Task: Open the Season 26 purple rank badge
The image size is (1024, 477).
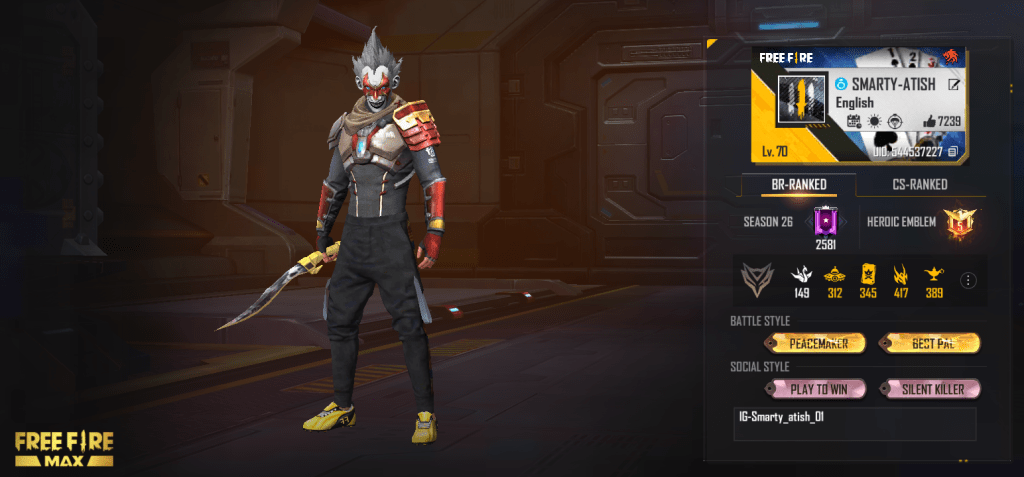Action: [x=826, y=221]
